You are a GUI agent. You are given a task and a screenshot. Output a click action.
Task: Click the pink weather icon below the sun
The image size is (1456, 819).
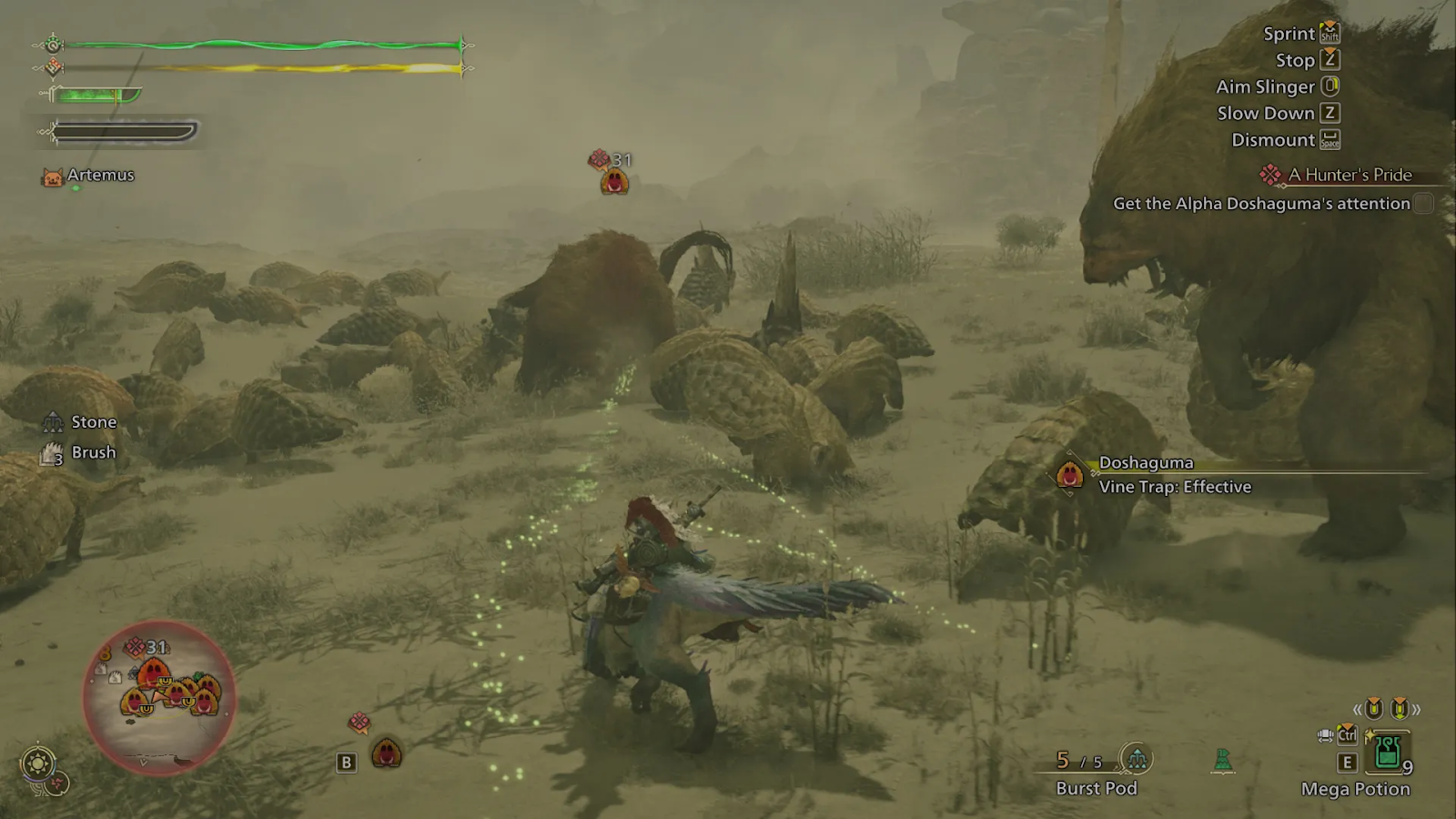pyautogui.click(x=57, y=784)
